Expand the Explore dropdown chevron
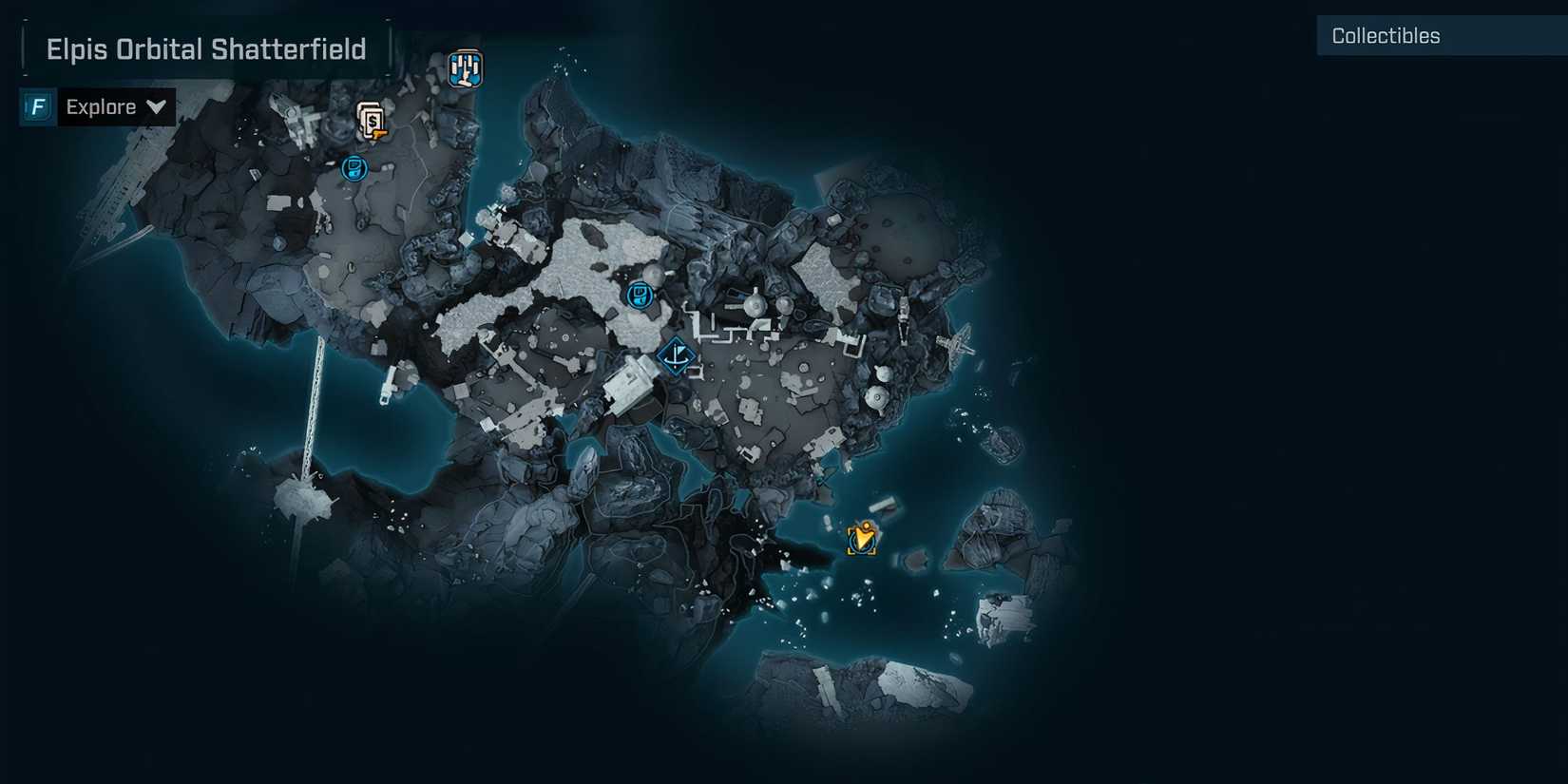 click(x=156, y=106)
